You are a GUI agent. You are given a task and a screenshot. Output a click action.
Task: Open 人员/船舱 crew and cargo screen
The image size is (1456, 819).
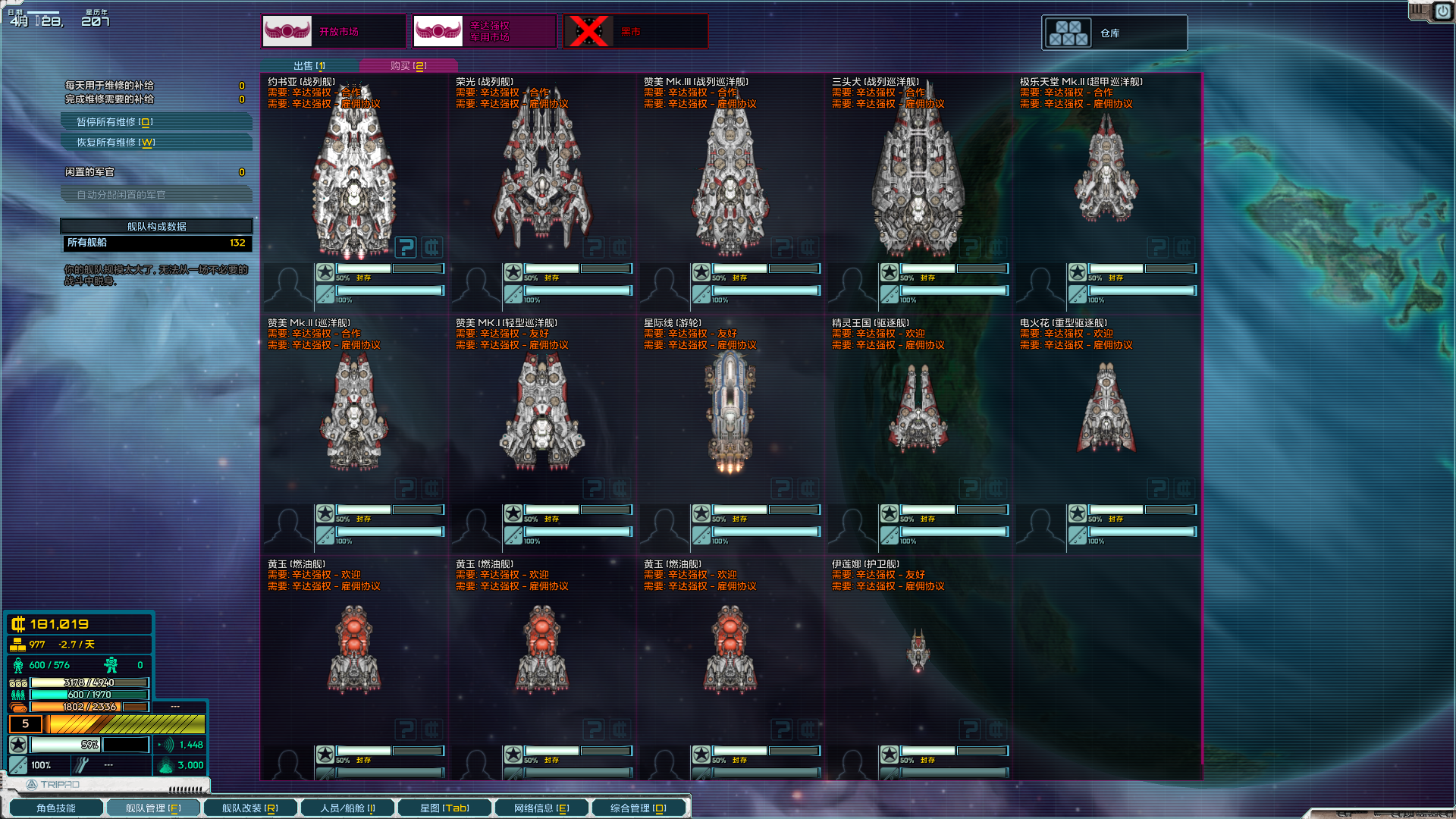[347, 808]
